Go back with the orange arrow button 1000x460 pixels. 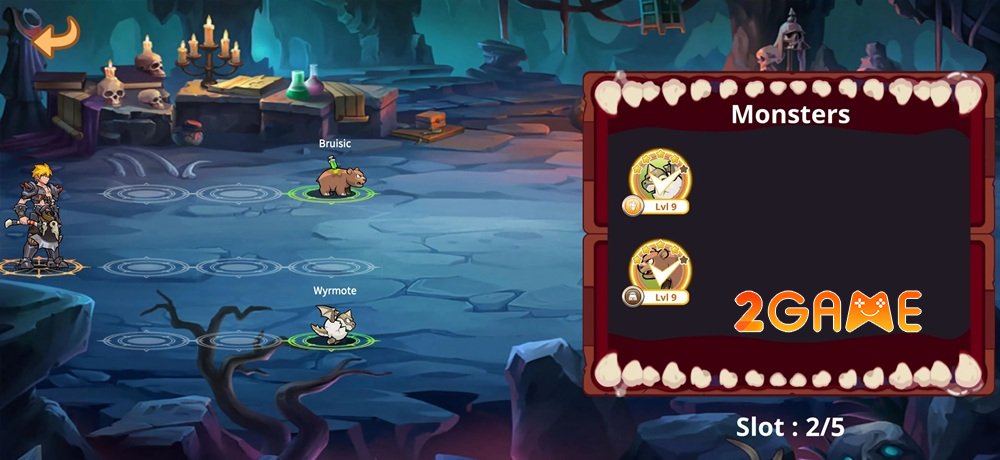coord(55,36)
